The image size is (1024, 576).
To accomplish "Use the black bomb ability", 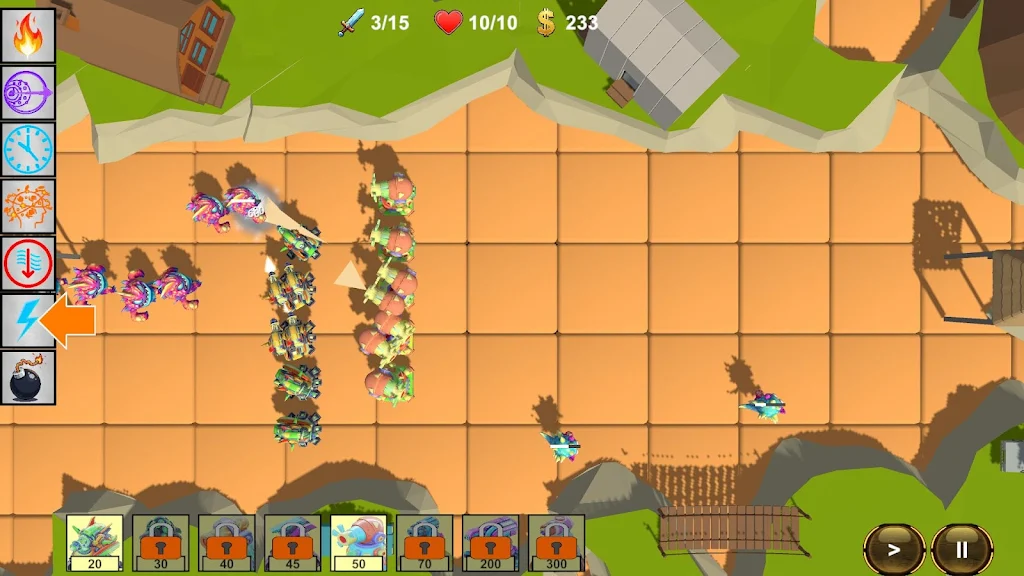I will (x=28, y=377).
